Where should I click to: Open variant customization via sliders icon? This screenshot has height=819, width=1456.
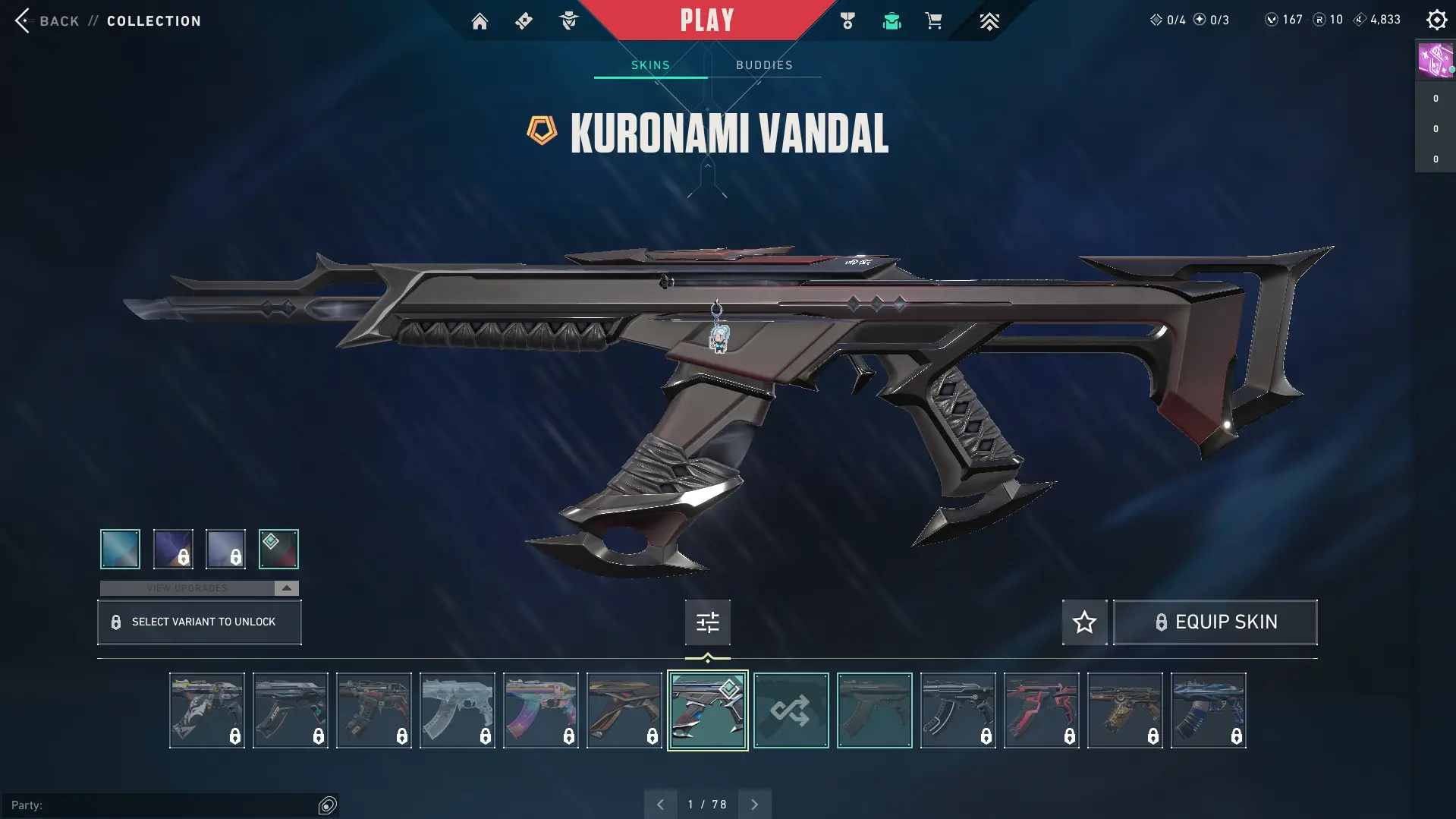(707, 622)
